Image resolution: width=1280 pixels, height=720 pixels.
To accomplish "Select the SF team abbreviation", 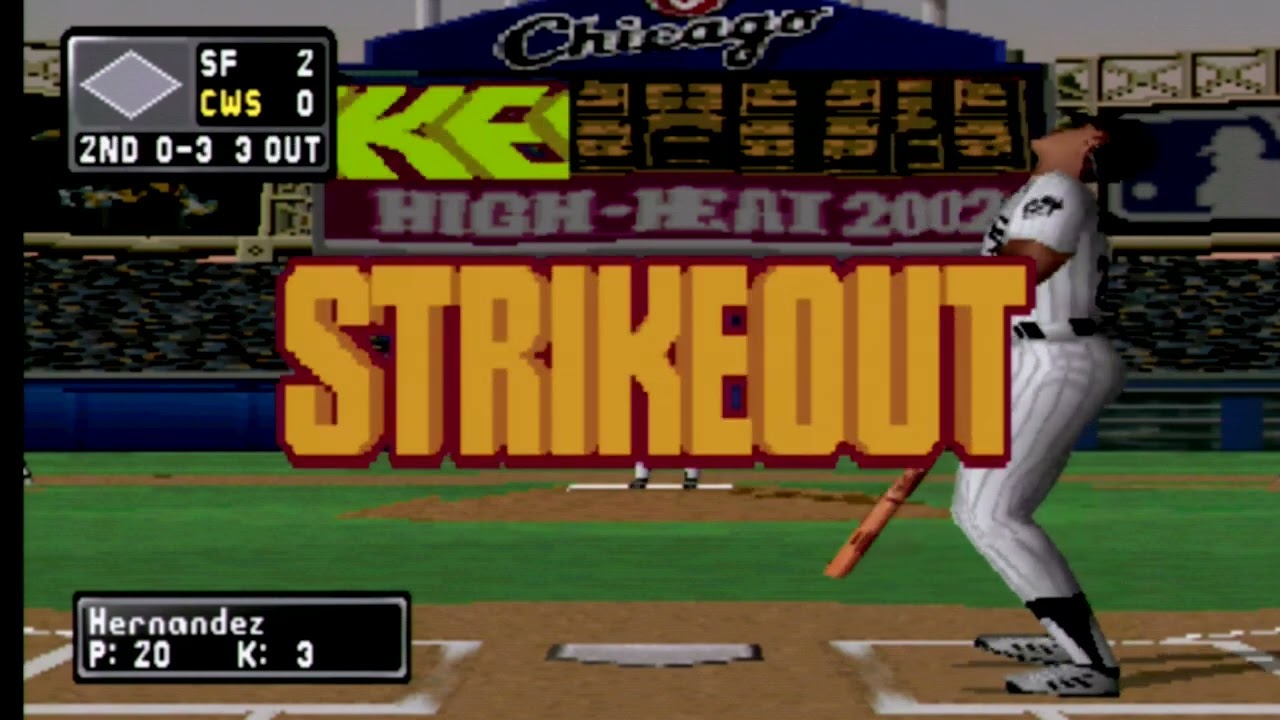I will point(222,64).
